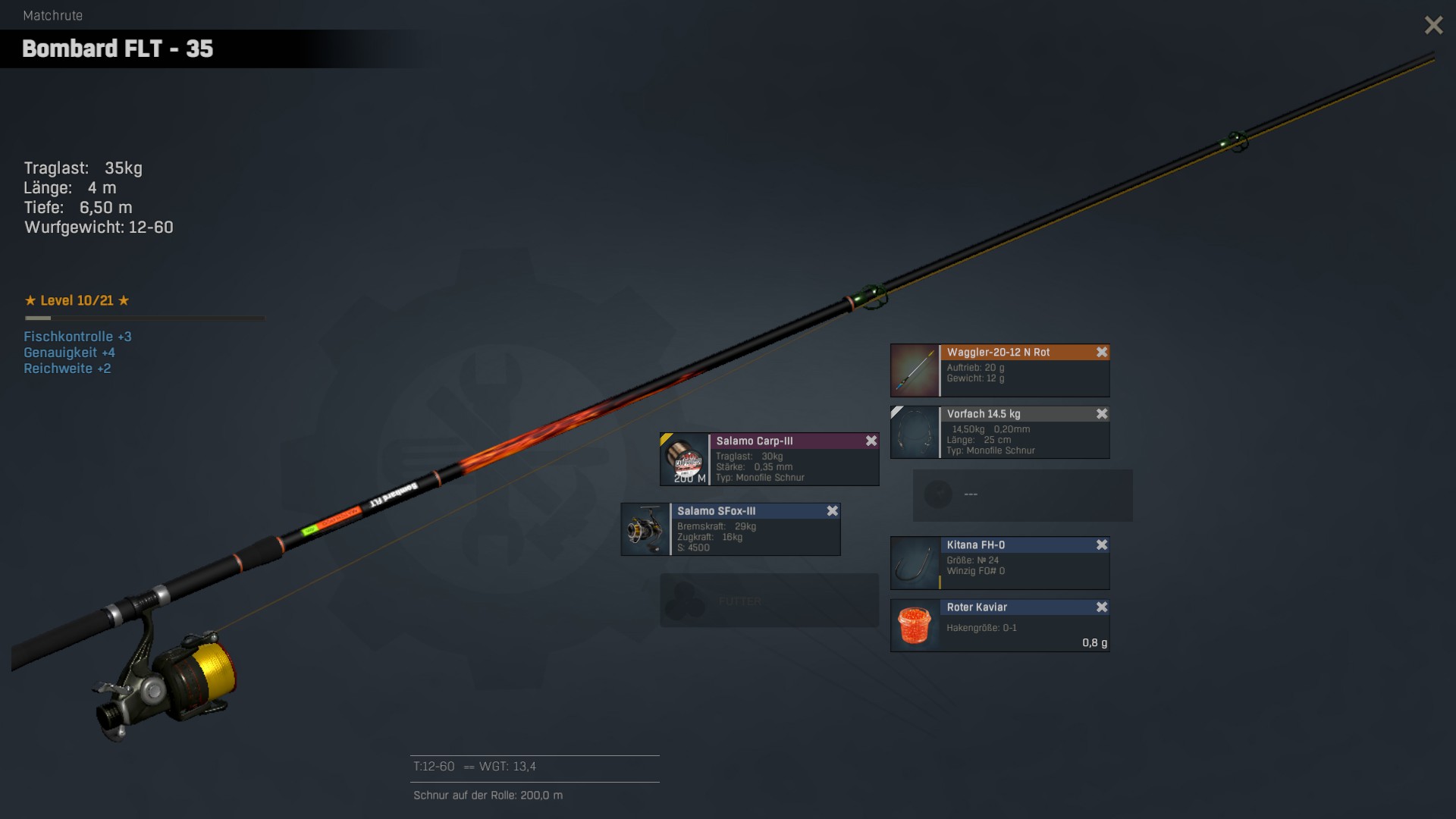Select the Kitana FH-0 hook slot
The height and width of the screenshot is (819, 1456).
coord(999,563)
